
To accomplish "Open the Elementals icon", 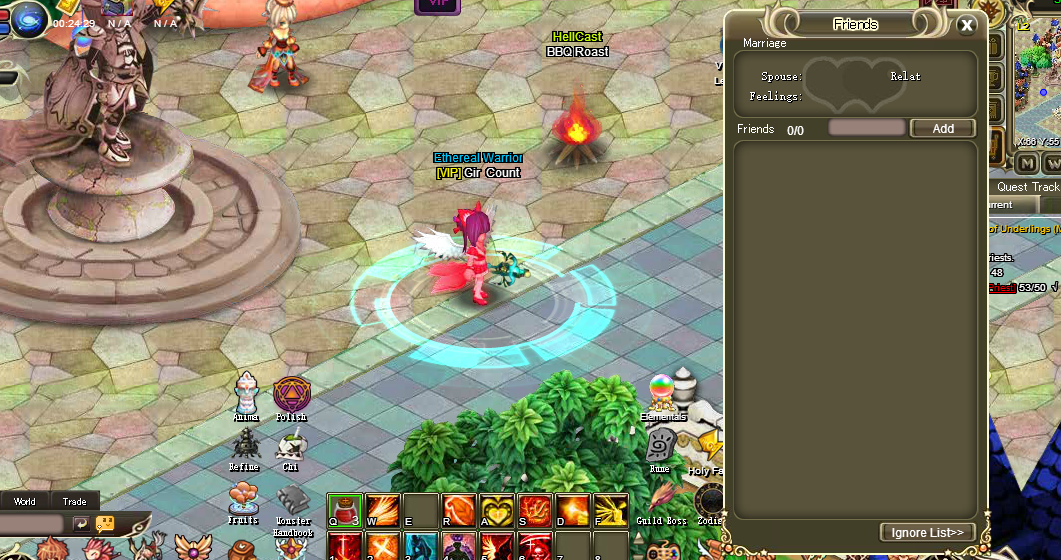I will (660, 391).
